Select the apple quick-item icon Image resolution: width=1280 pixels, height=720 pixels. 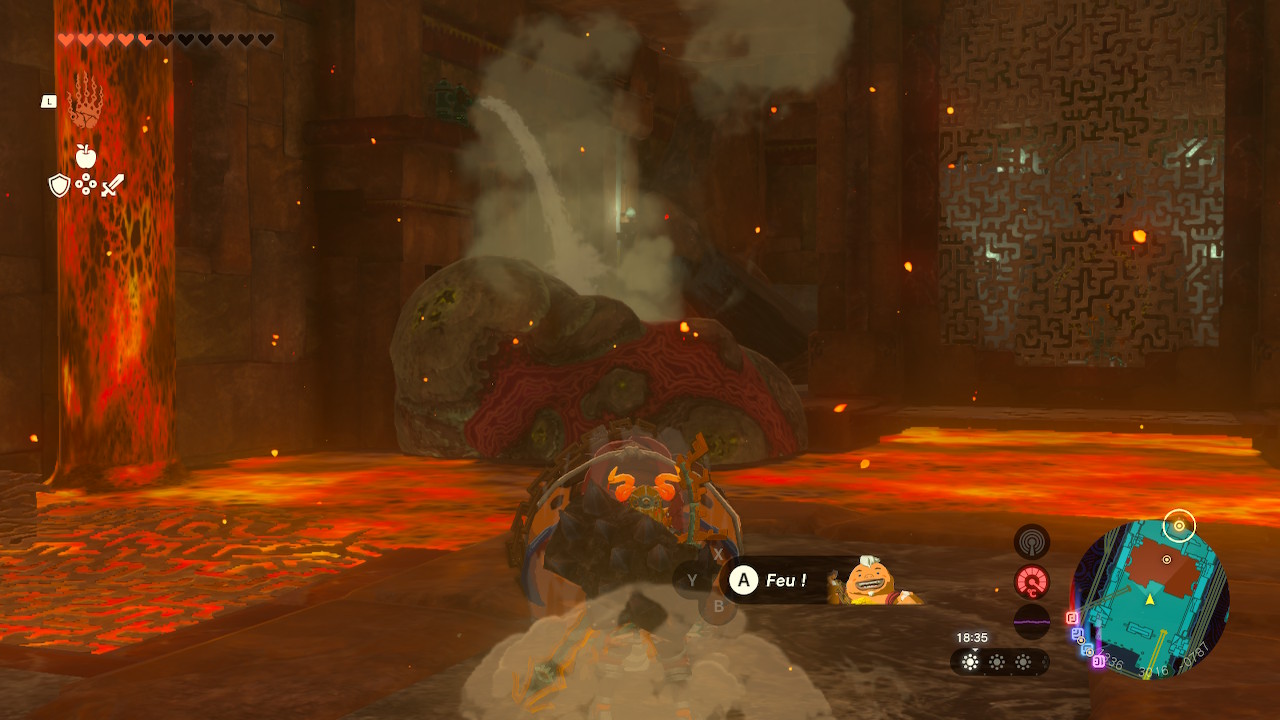85,155
